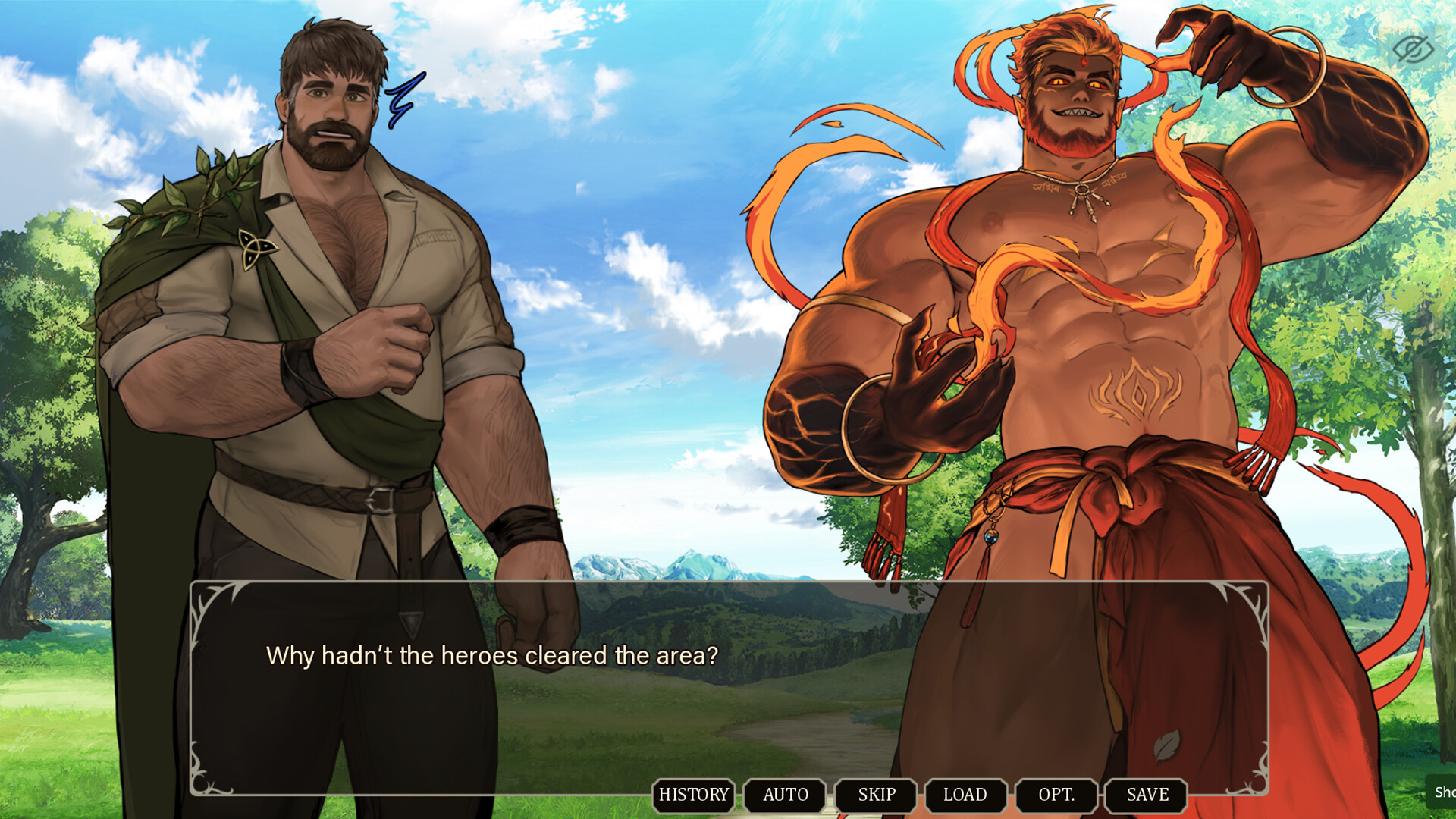Load a previous save via LOAD
The image size is (1456, 819).
[x=966, y=795]
